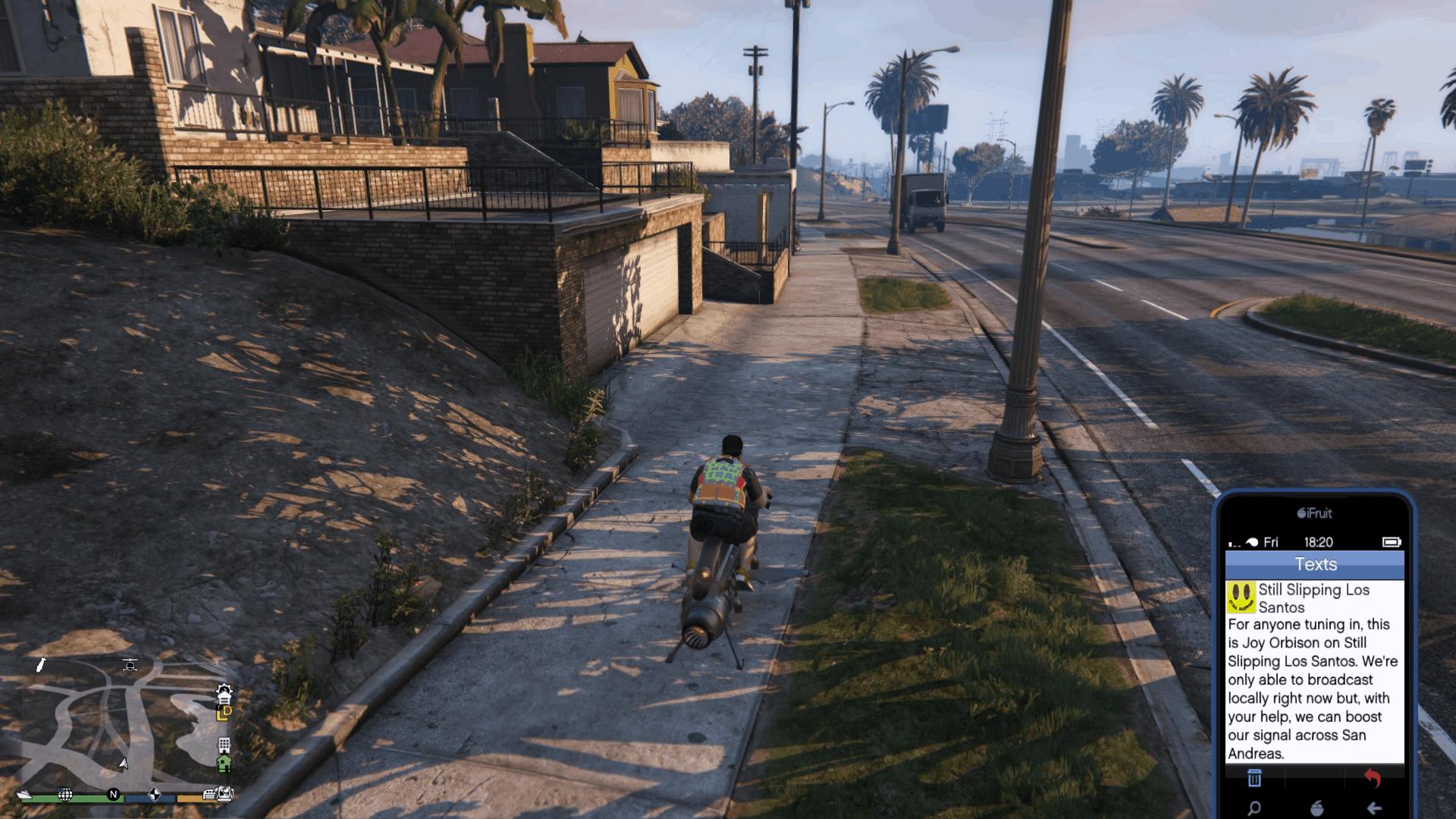Click the north N compass marker
Viewport: 1456px width, 819px height.
coord(114,794)
